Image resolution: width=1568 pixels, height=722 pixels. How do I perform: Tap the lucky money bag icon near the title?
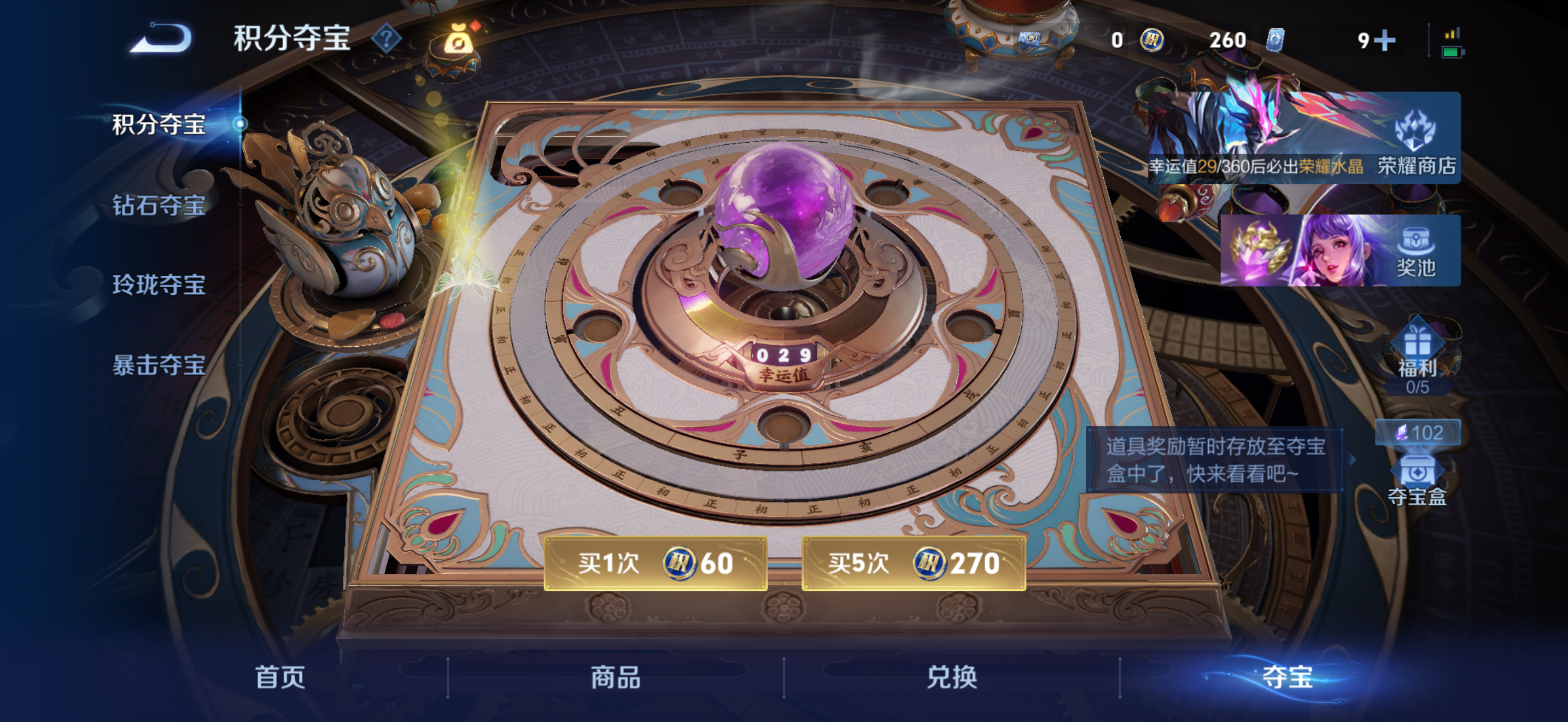click(x=457, y=43)
